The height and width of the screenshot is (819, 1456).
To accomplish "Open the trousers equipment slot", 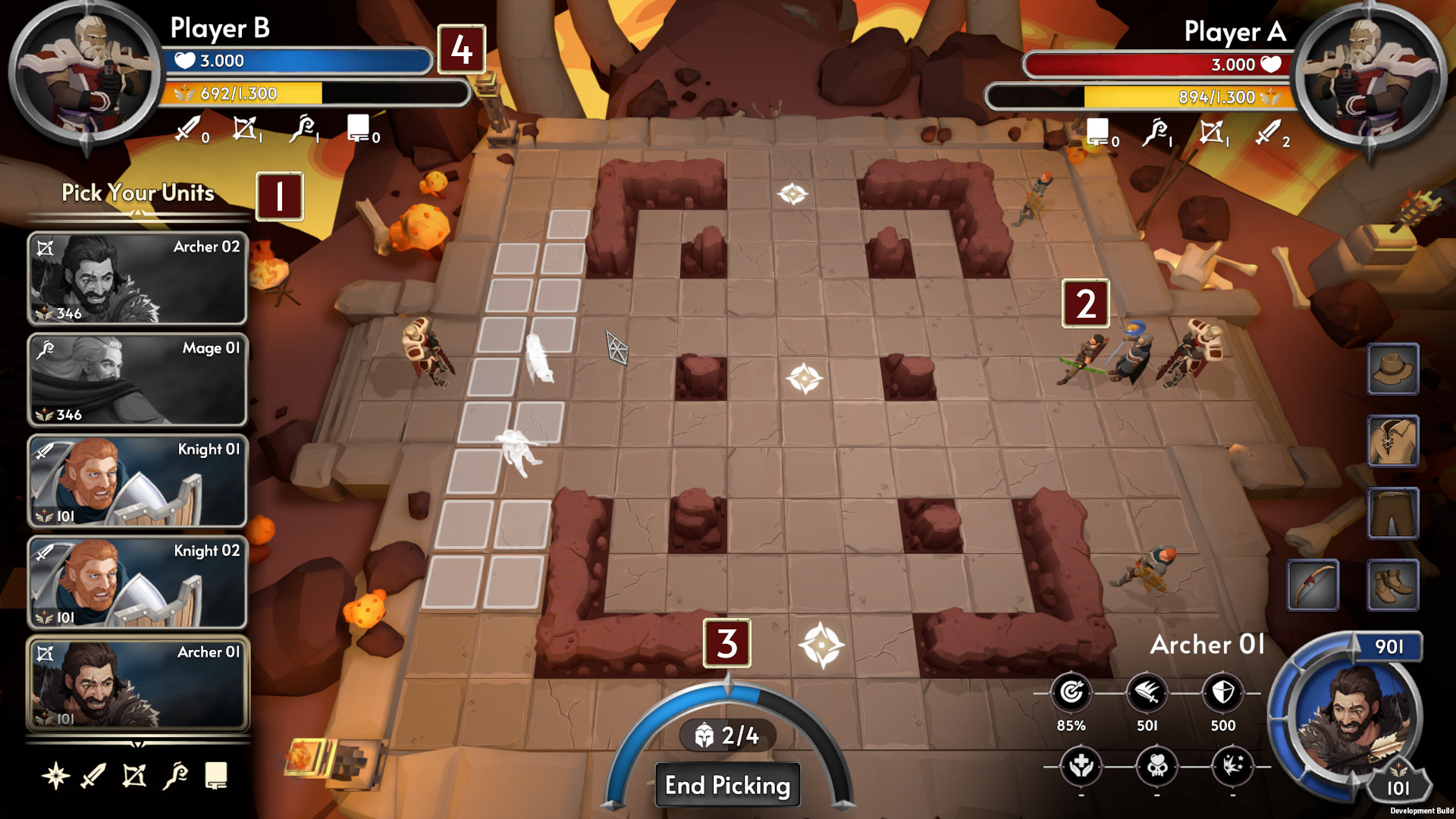I will coord(1393,513).
